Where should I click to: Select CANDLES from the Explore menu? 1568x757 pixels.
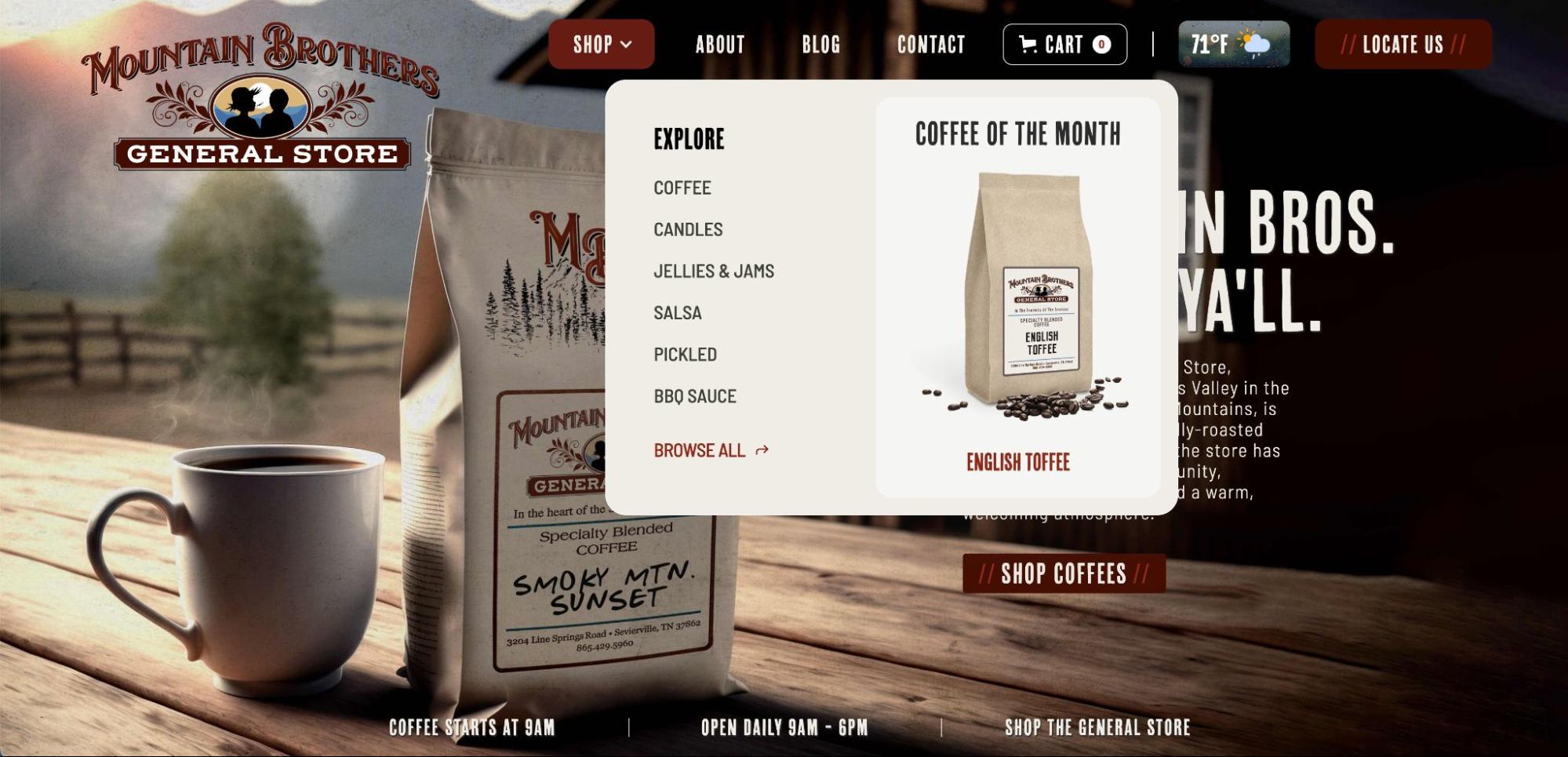point(688,229)
